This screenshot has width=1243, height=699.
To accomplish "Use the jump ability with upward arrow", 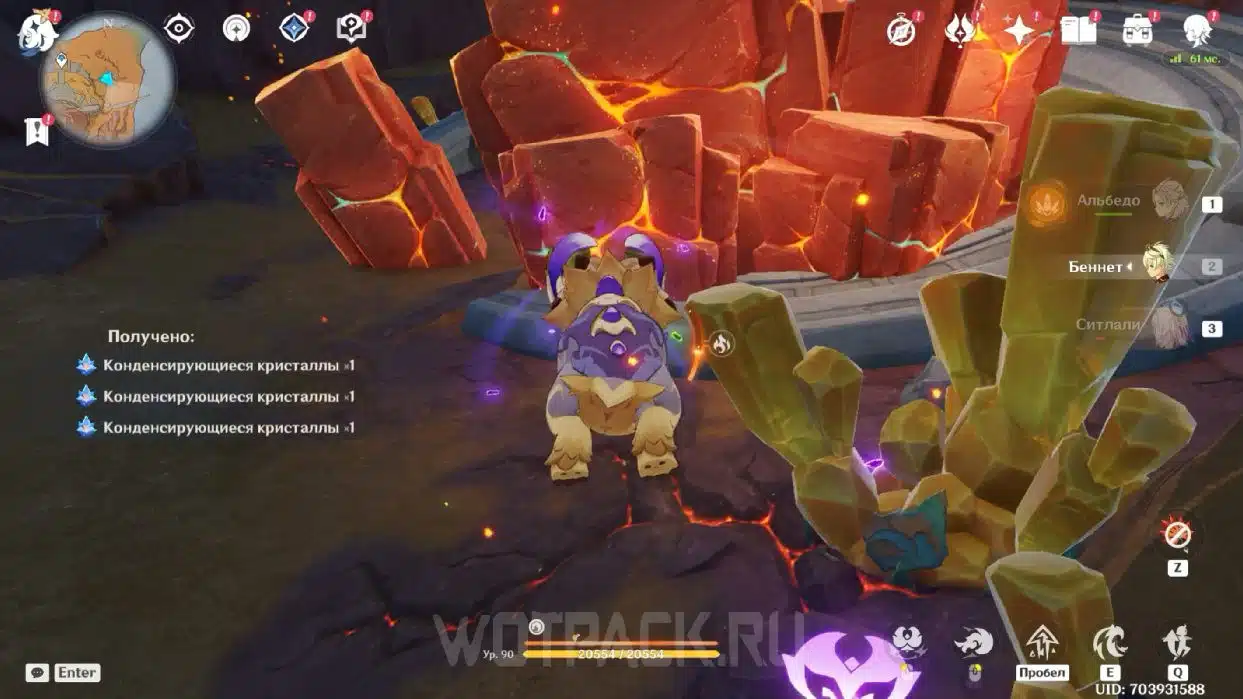I will [1042, 641].
